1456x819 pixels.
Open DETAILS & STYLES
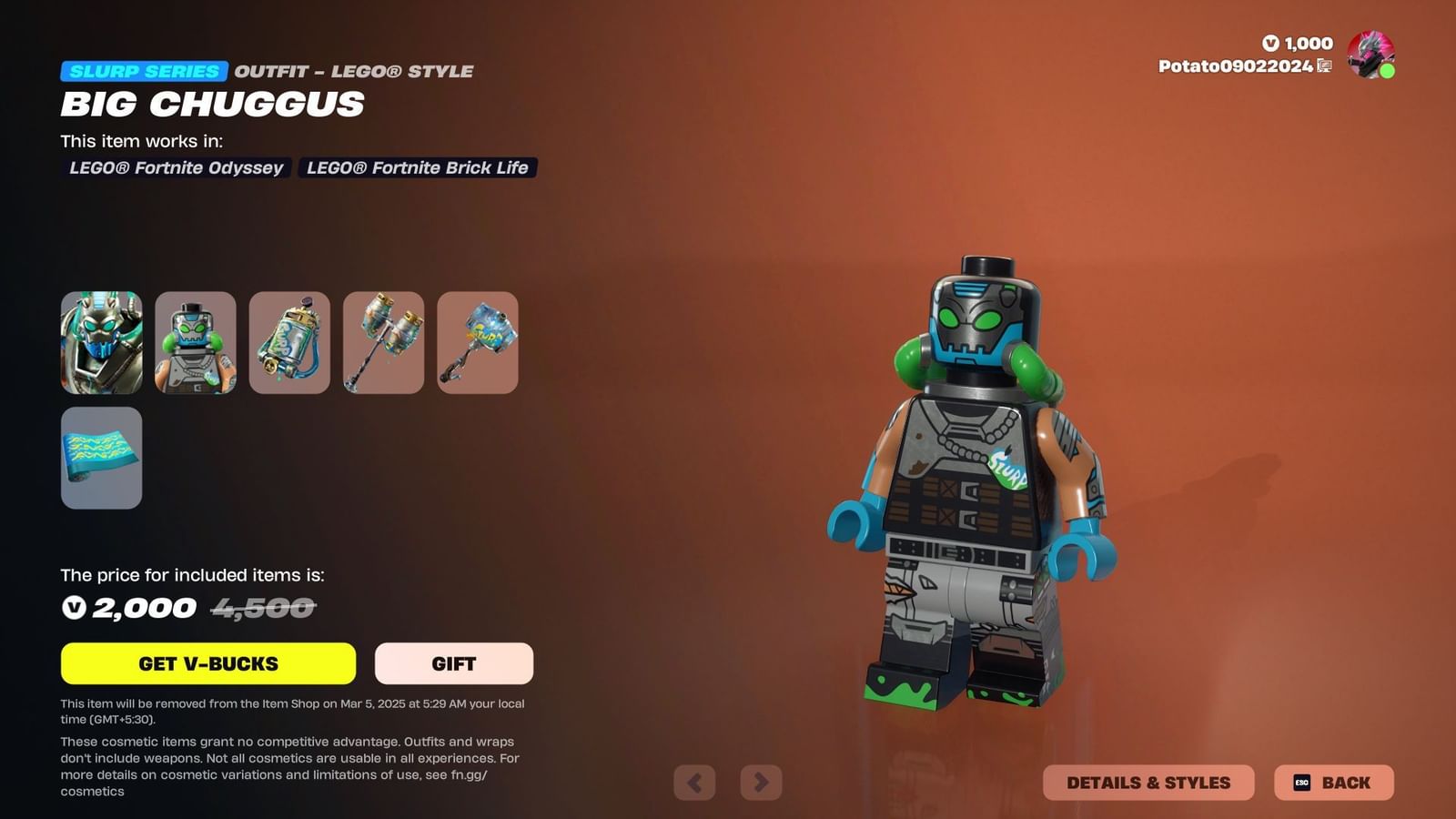pos(1148,782)
